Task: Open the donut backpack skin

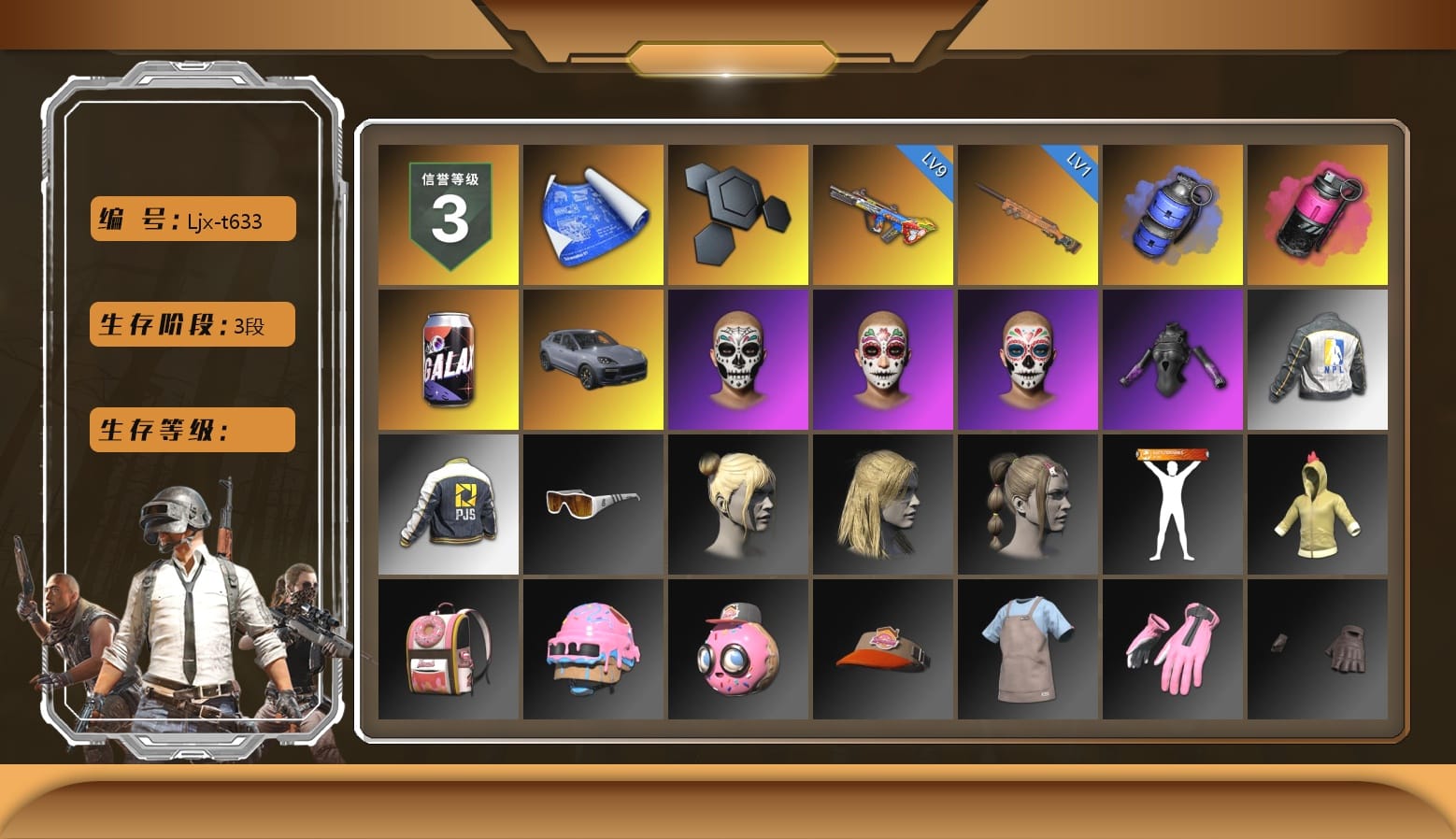Action: (x=449, y=649)
